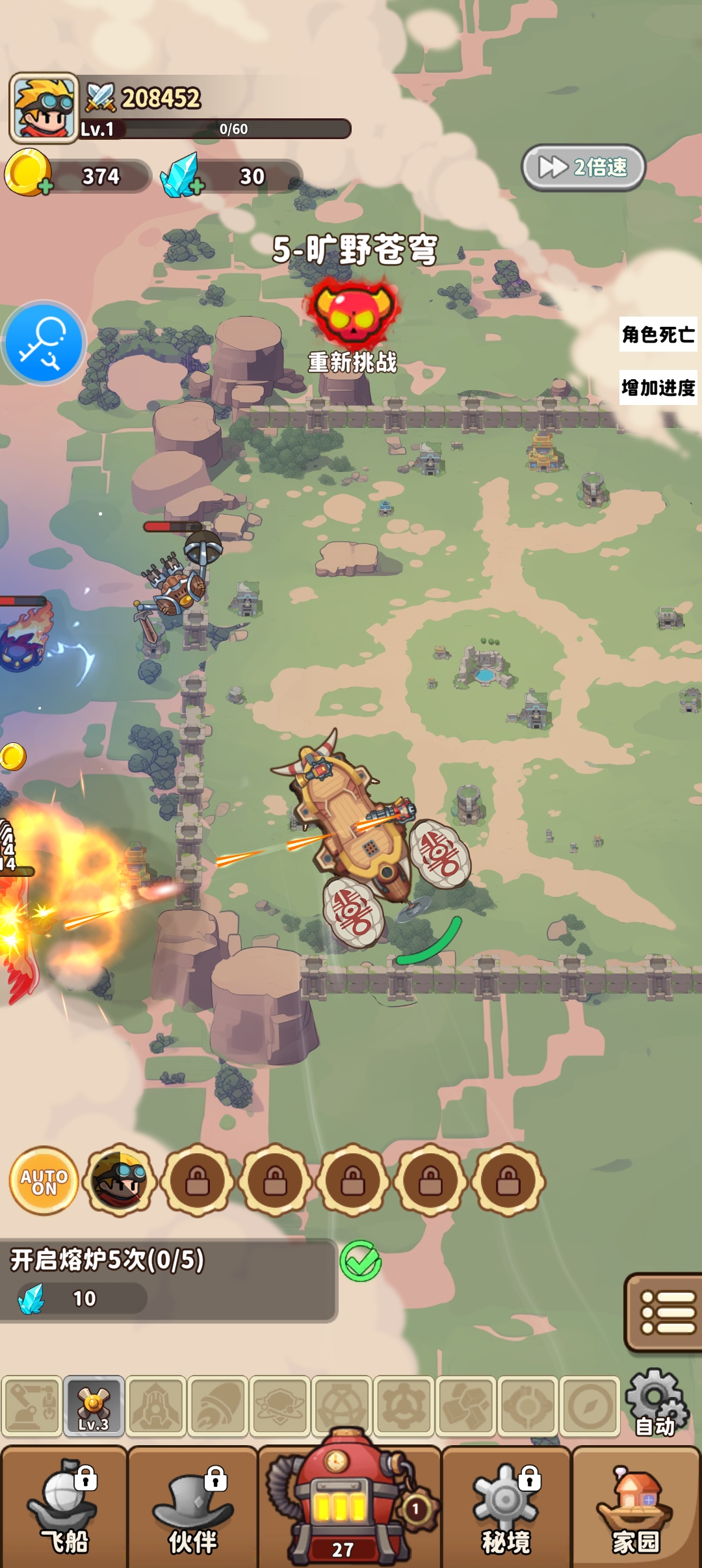
Task: Open the player avatar profile
Action: 44,107
